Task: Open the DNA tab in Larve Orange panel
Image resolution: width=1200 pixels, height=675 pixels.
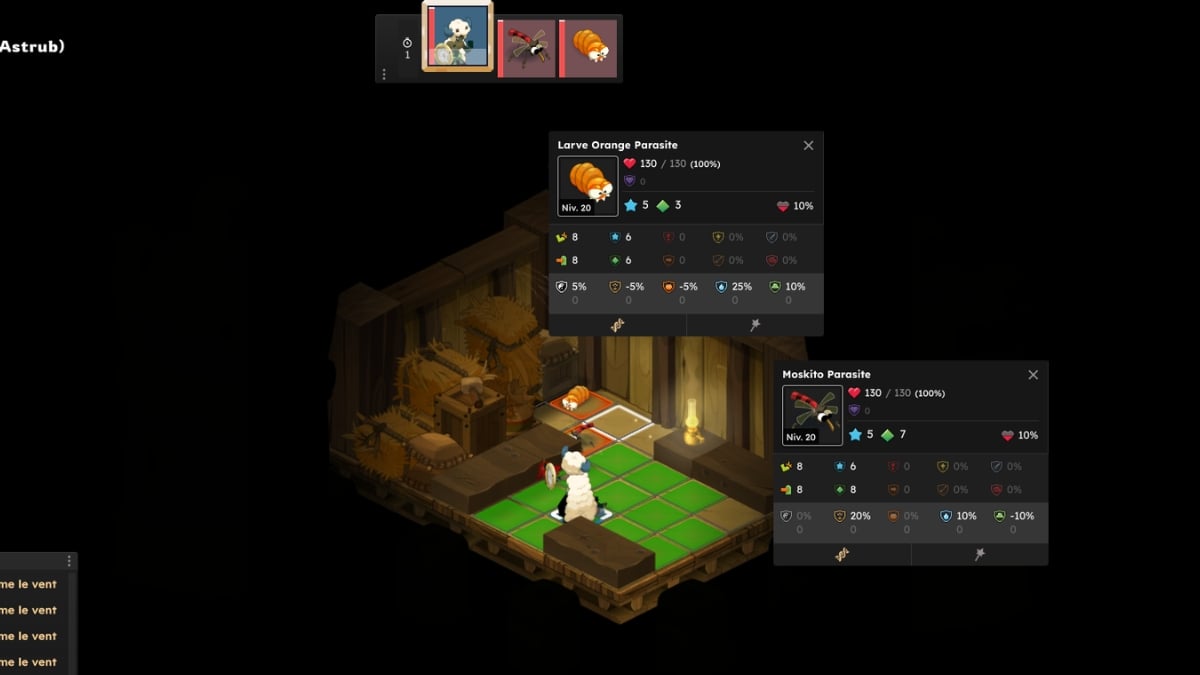Action: [x=617, y=325]
